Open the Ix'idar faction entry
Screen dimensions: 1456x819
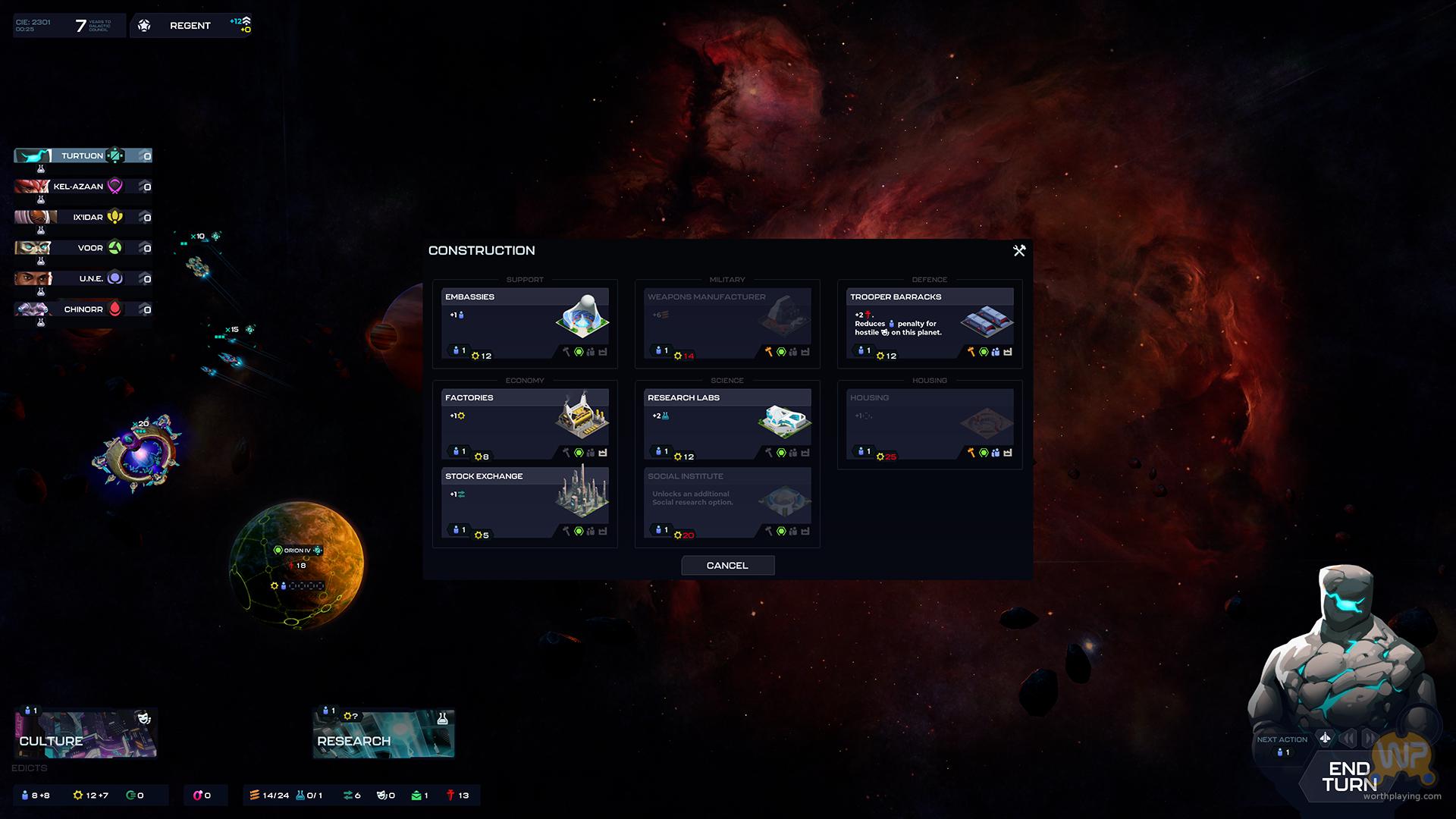(x=83, y=218)
